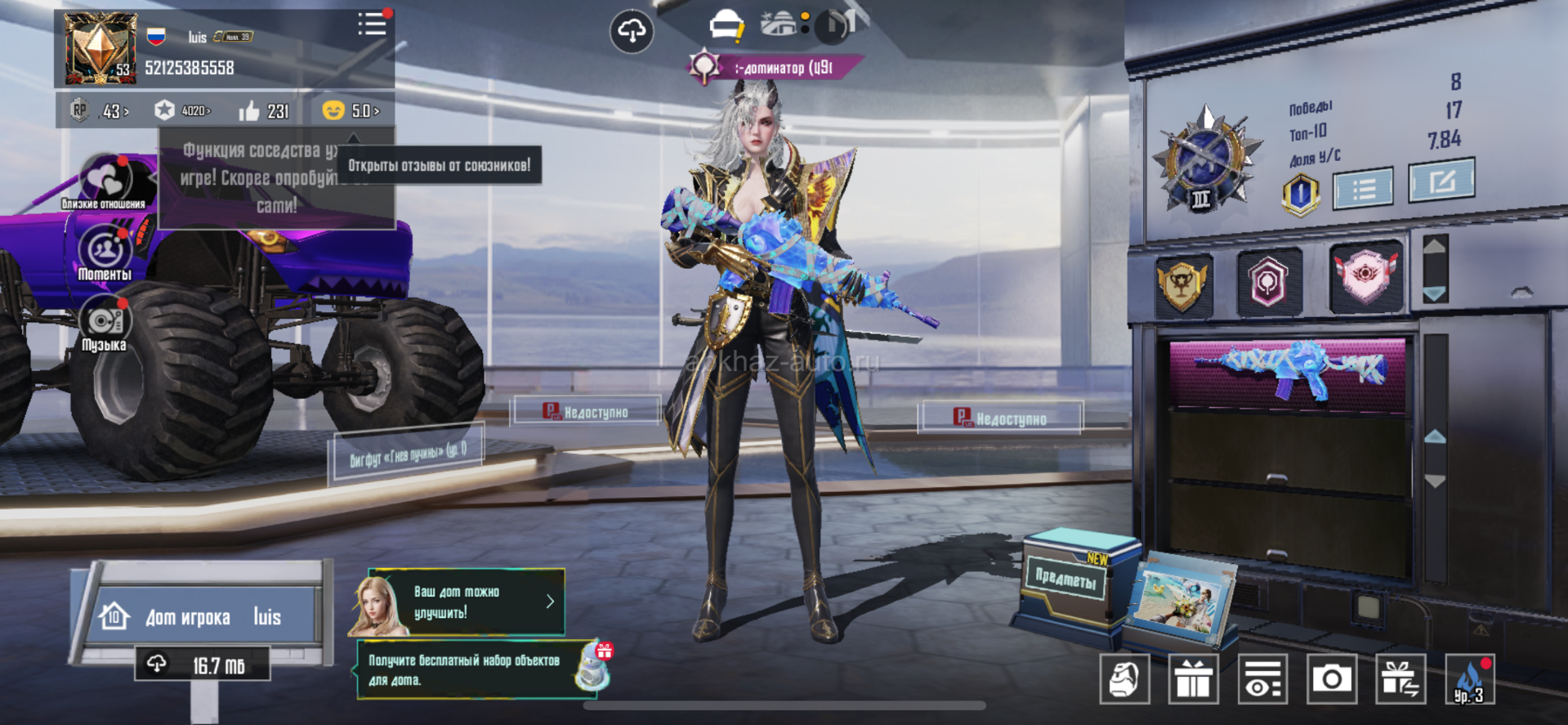Screen dimensions: 1568x725
Task: Open the ally reviews rating 5.0
Action: [x=351, y=110]
